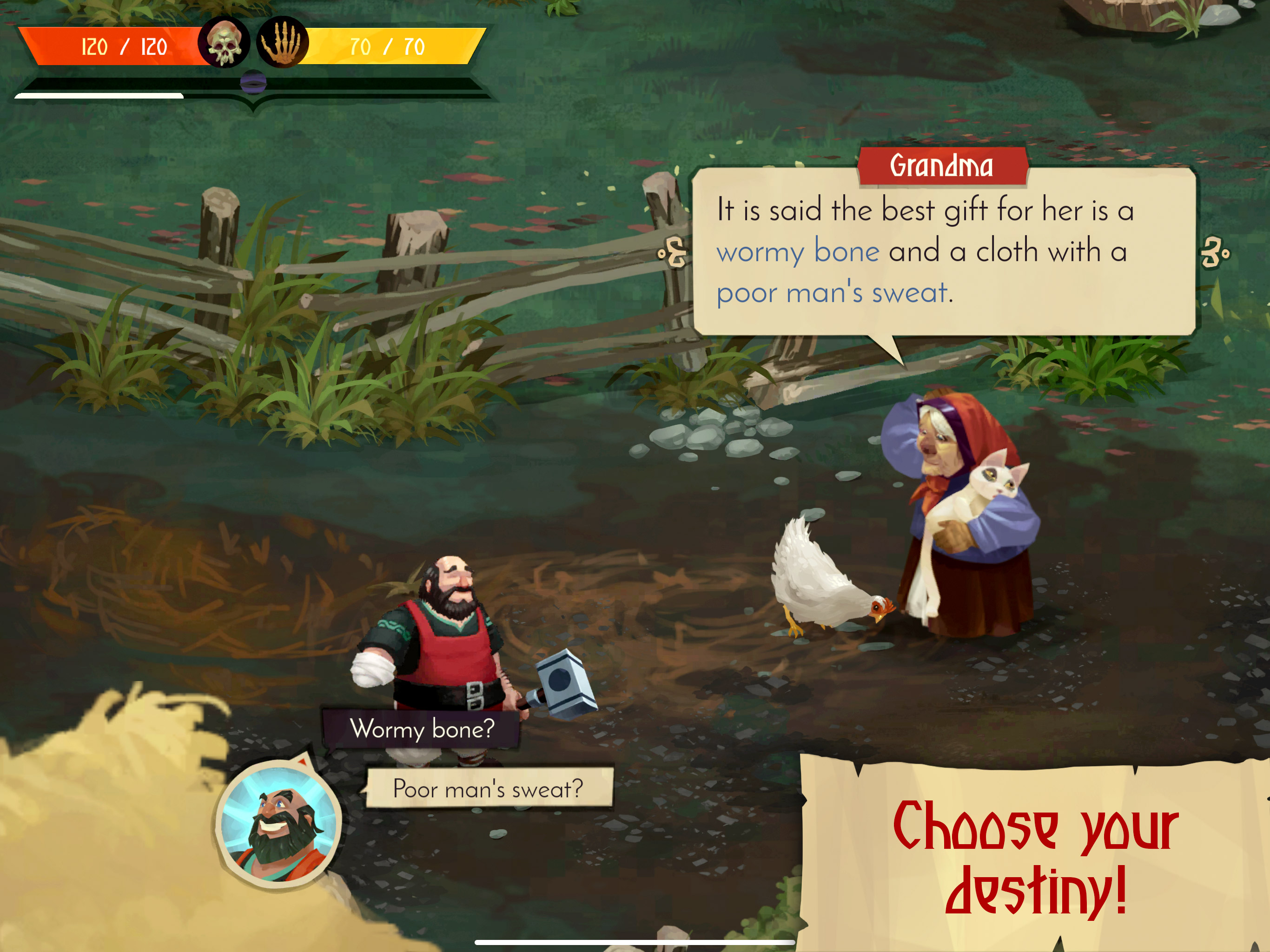This screenshot has height=952, width=1270.
Task: Click the skeletal hand icon
Action: (282, 43)
